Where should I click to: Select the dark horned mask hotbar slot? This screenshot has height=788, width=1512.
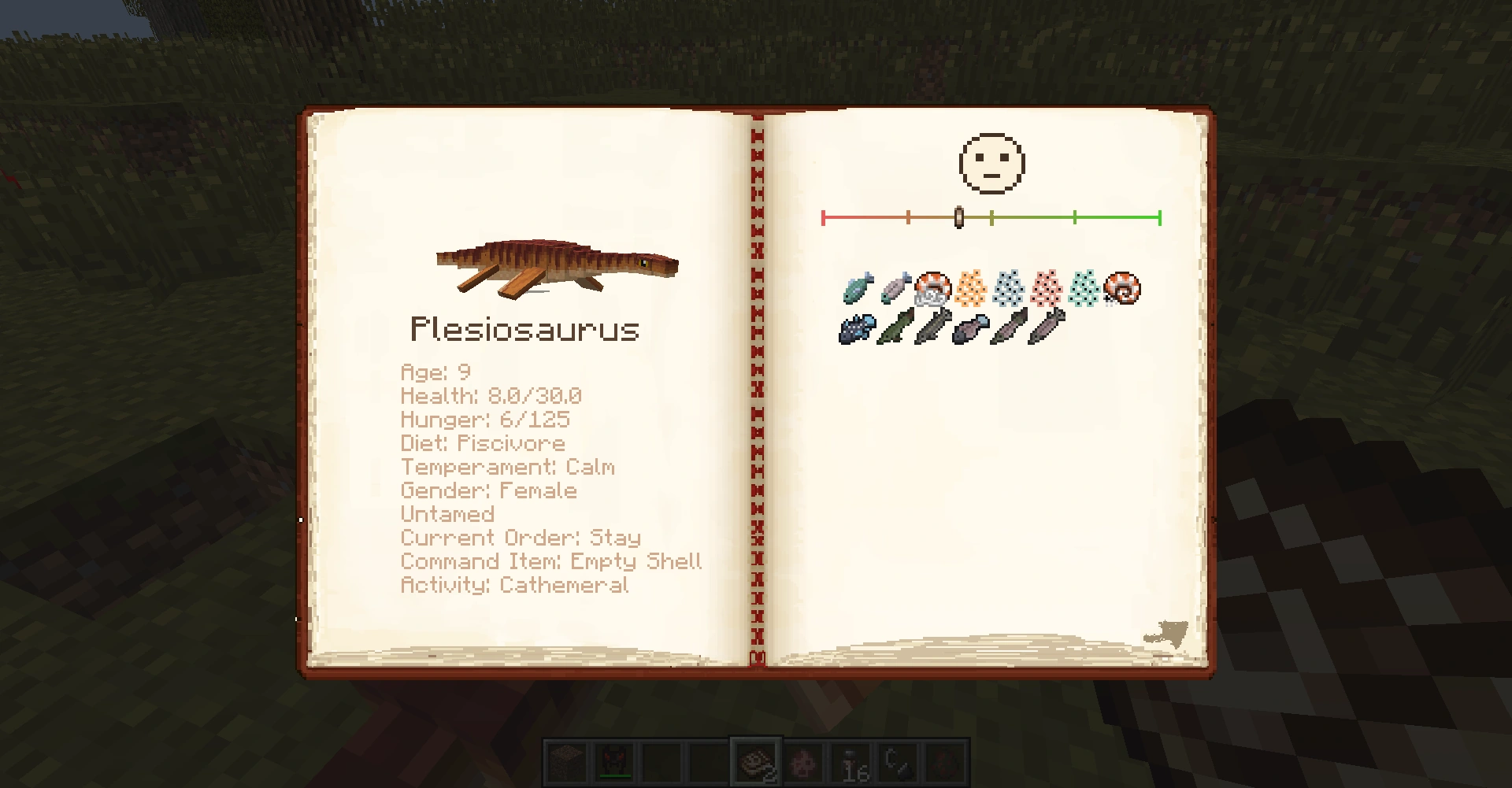[614, 762]
